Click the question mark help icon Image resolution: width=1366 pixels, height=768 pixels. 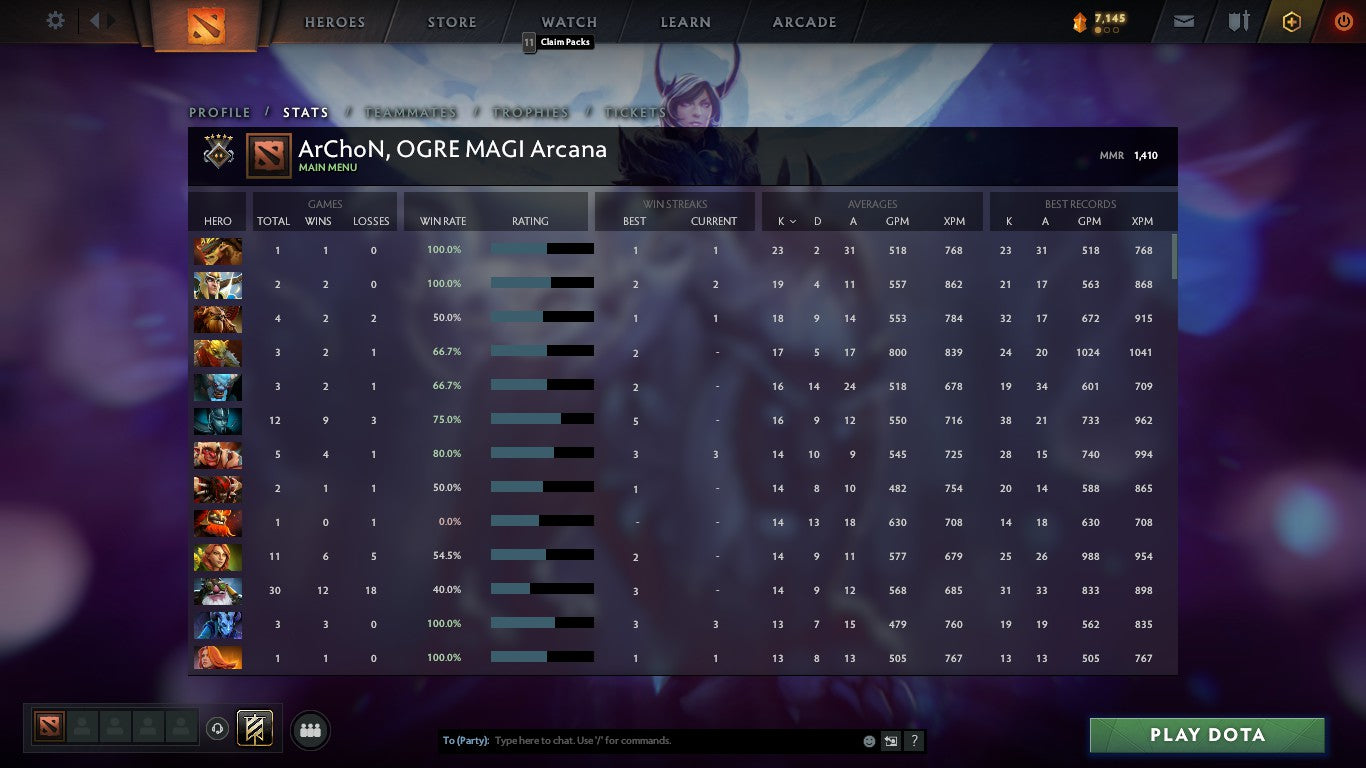click(x=913, y=741)
